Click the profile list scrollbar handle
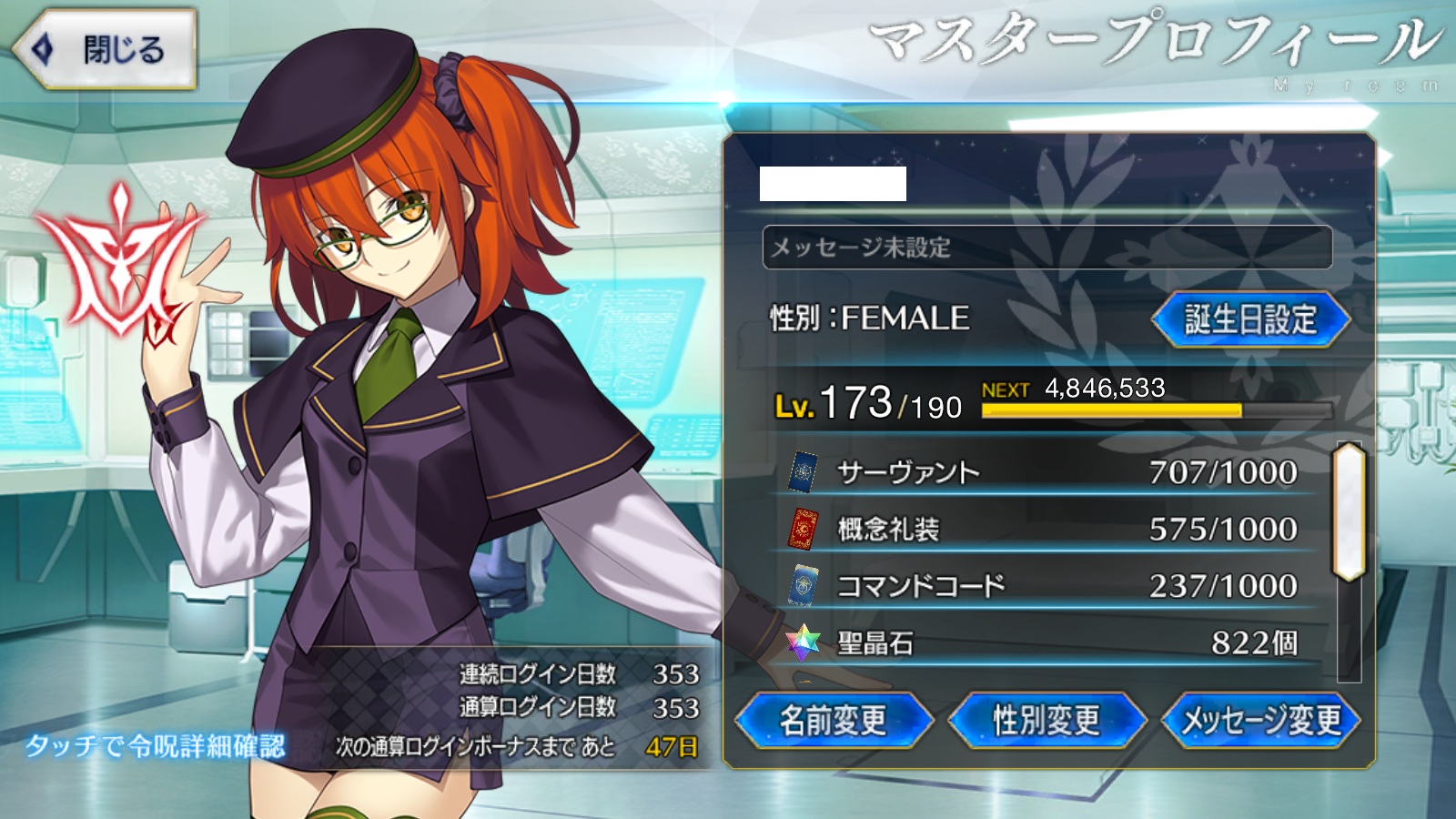 pyautogui.click(x=1349, y=511)
